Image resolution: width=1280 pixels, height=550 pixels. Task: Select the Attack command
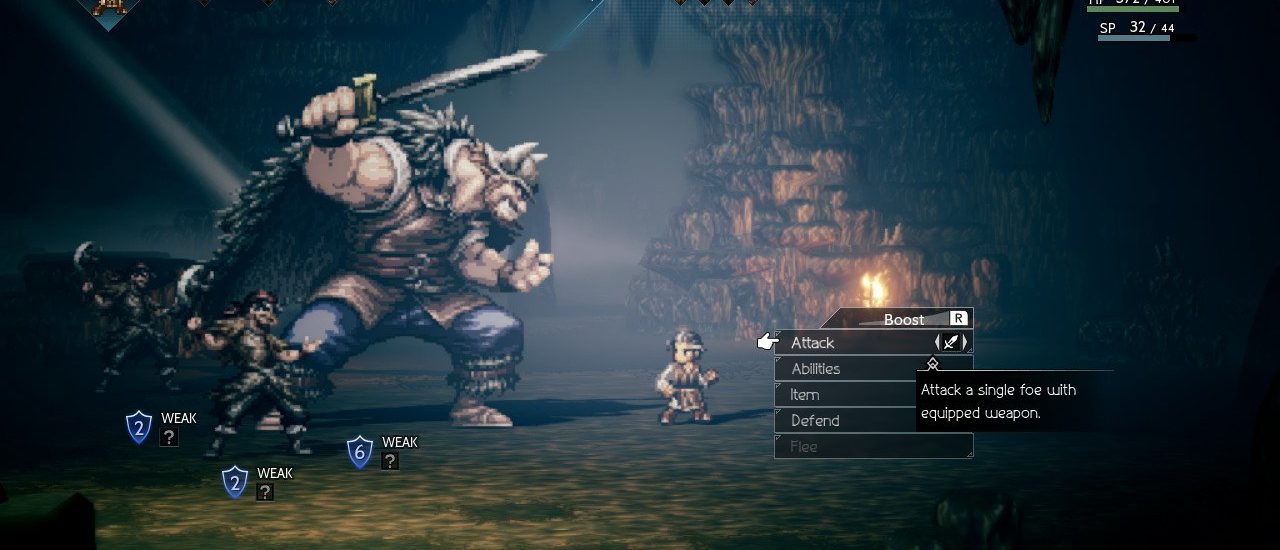tap(813, 343)
